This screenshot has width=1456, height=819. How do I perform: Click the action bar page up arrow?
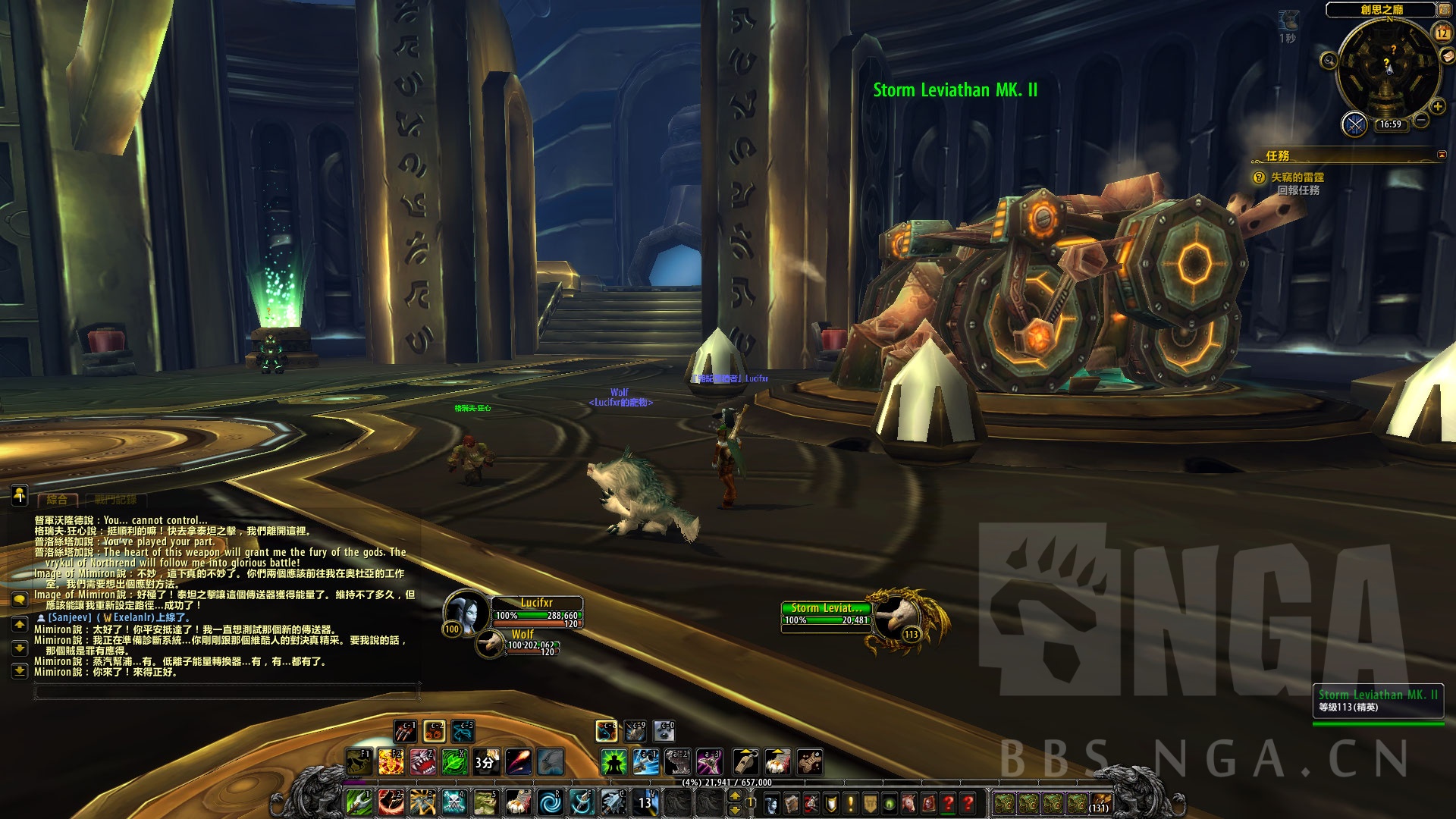[734, 795]
